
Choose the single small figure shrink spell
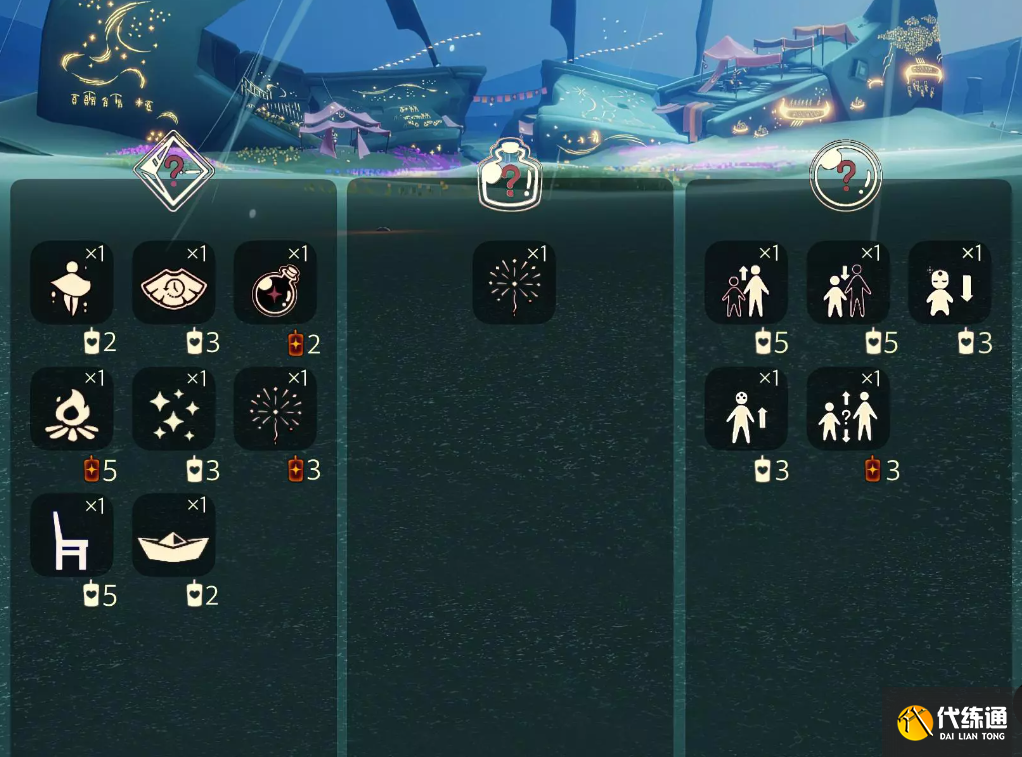click(949, 283)
